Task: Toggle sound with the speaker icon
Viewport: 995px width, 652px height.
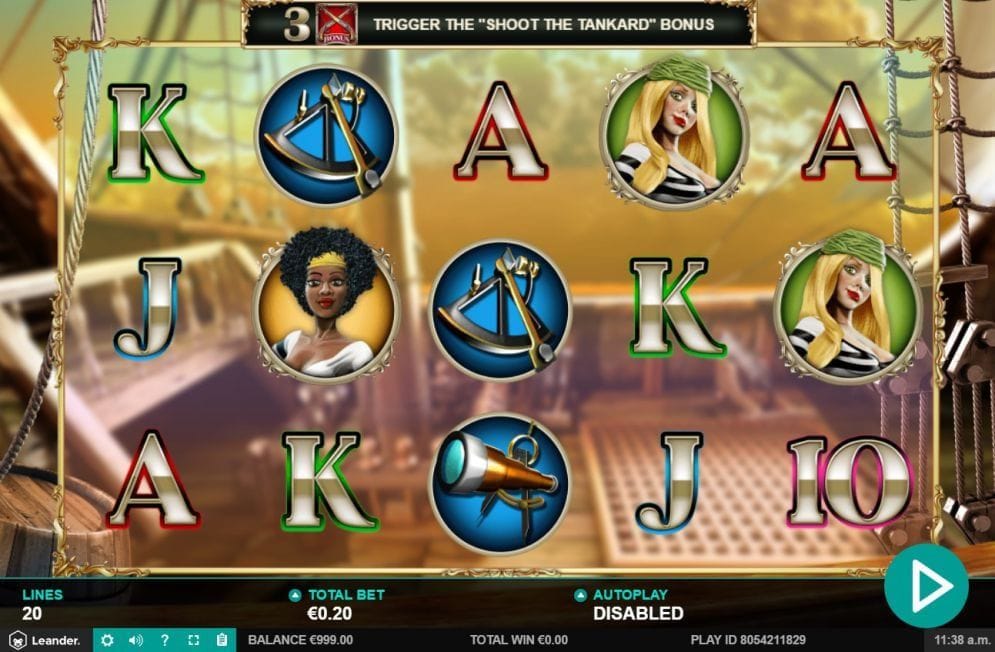Action: click(x=136, y=640)
